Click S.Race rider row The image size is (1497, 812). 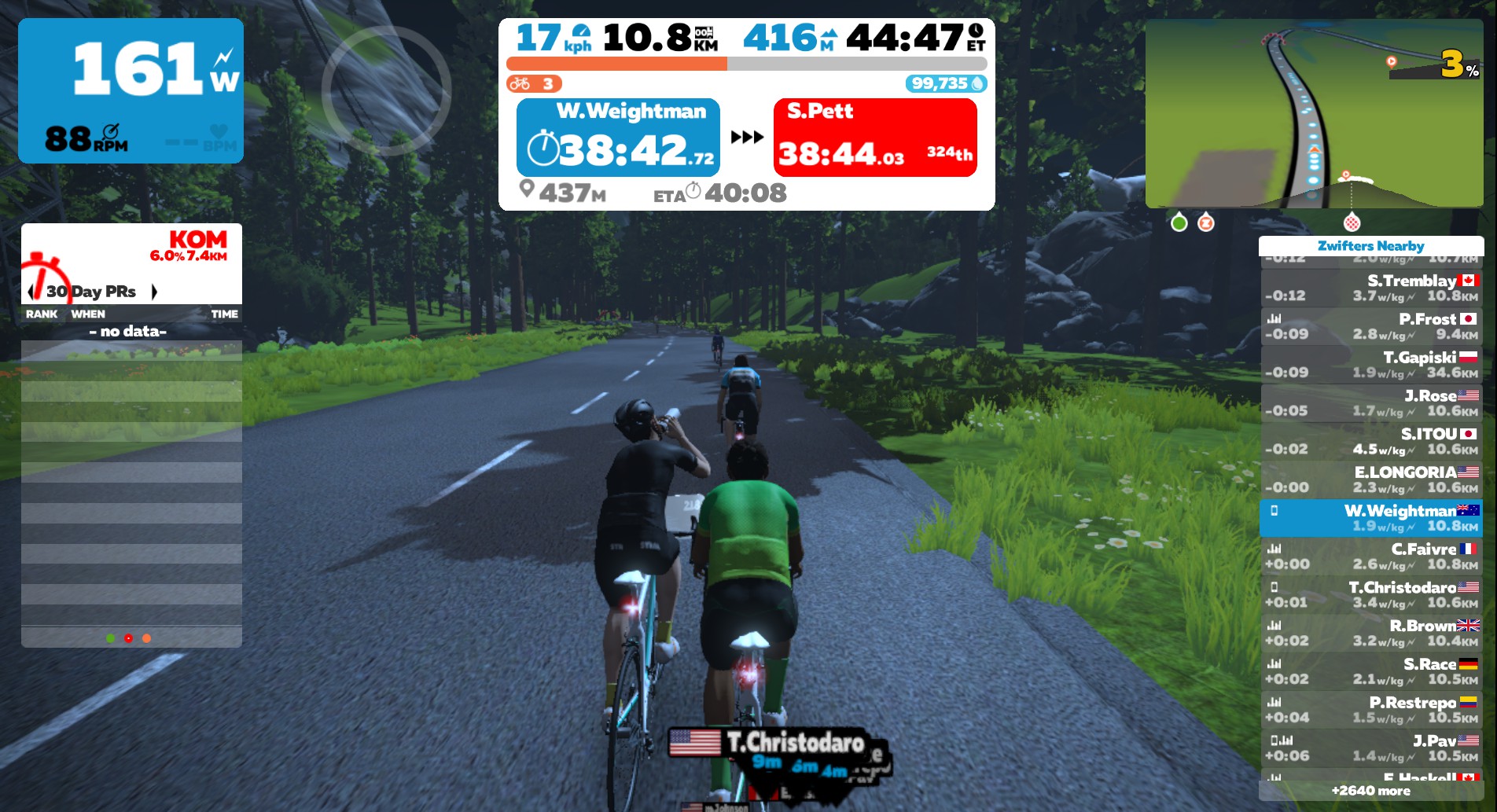[x=1371, y=671]
